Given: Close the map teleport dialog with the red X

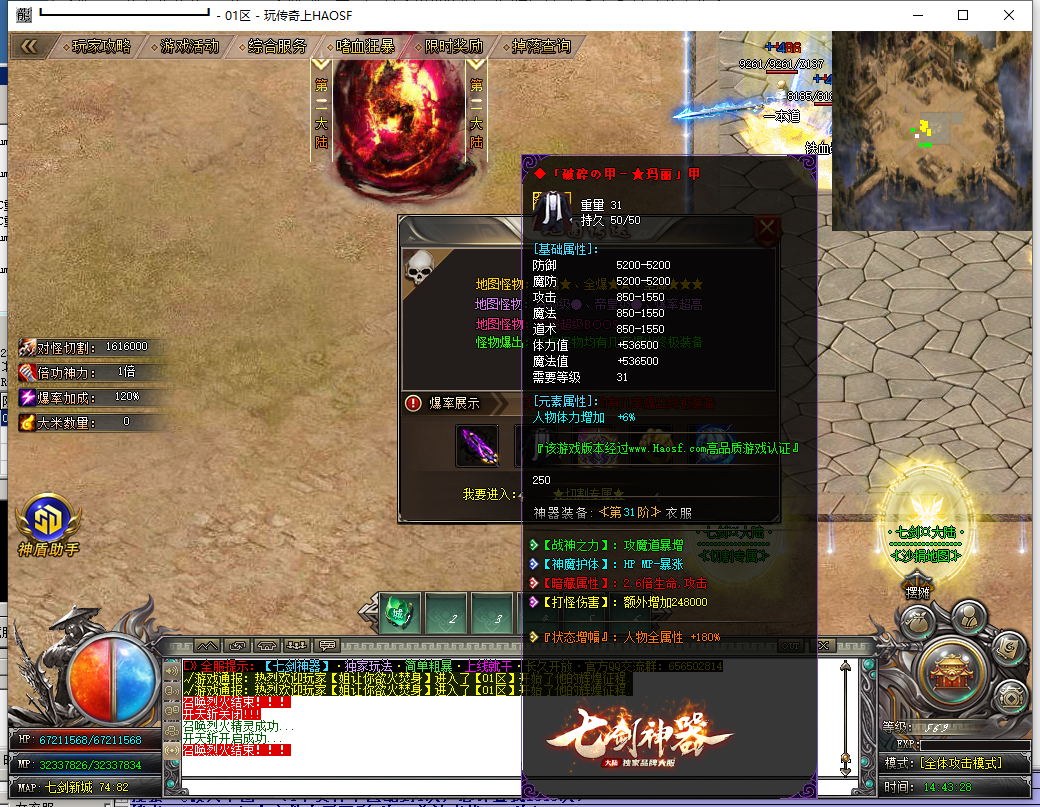Looking at the screenshot, I should (767, 228).
